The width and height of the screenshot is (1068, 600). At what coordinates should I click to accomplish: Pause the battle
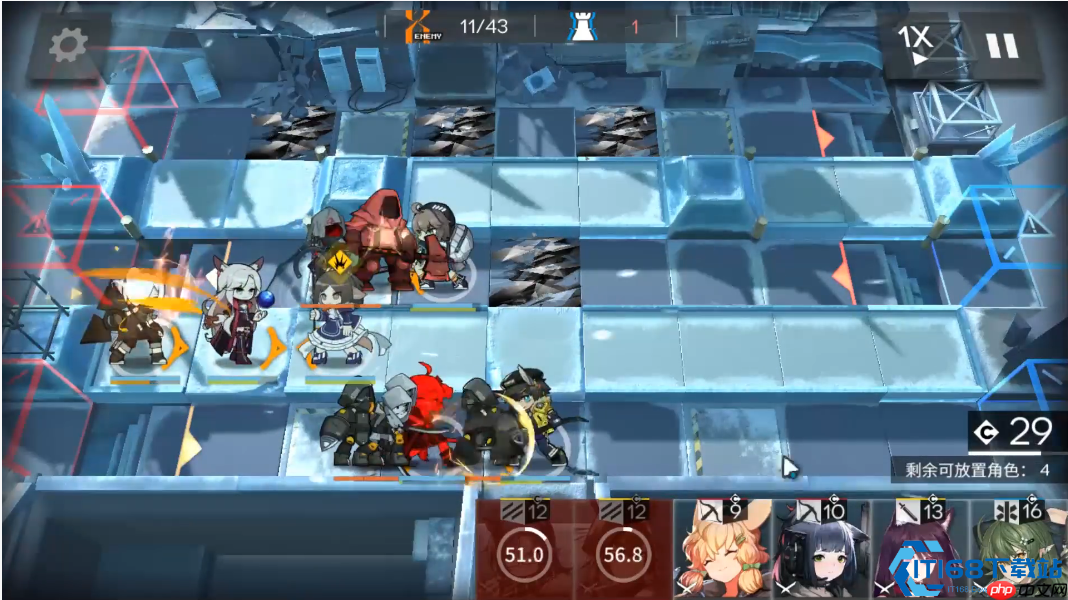coord(1000,45)
